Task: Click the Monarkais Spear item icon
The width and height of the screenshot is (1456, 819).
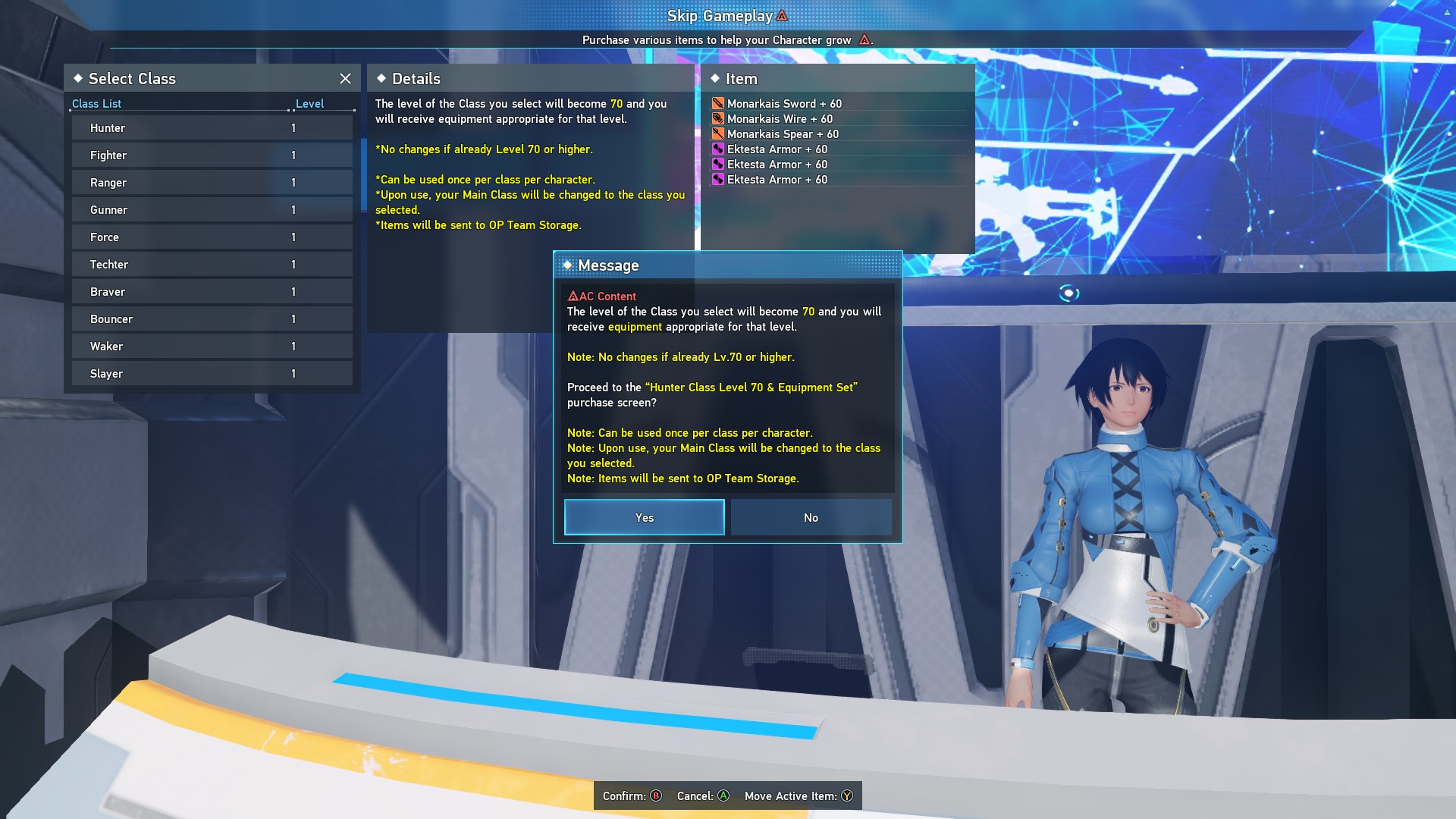Action: click(718, 133)
